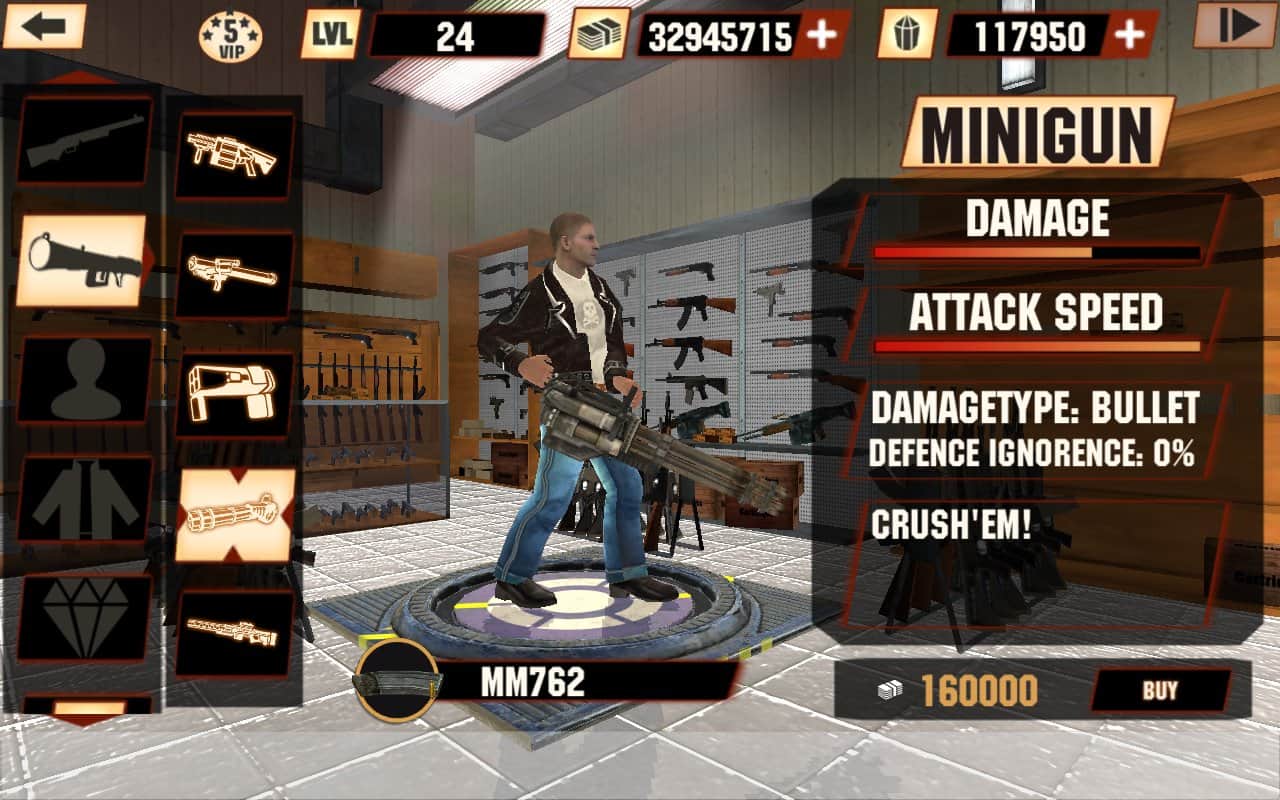Image resolution: width=1280 pixels, height=800 pixels.
Task: Click the MM762 ammo belt icon
Action: (x=399, y=682)
